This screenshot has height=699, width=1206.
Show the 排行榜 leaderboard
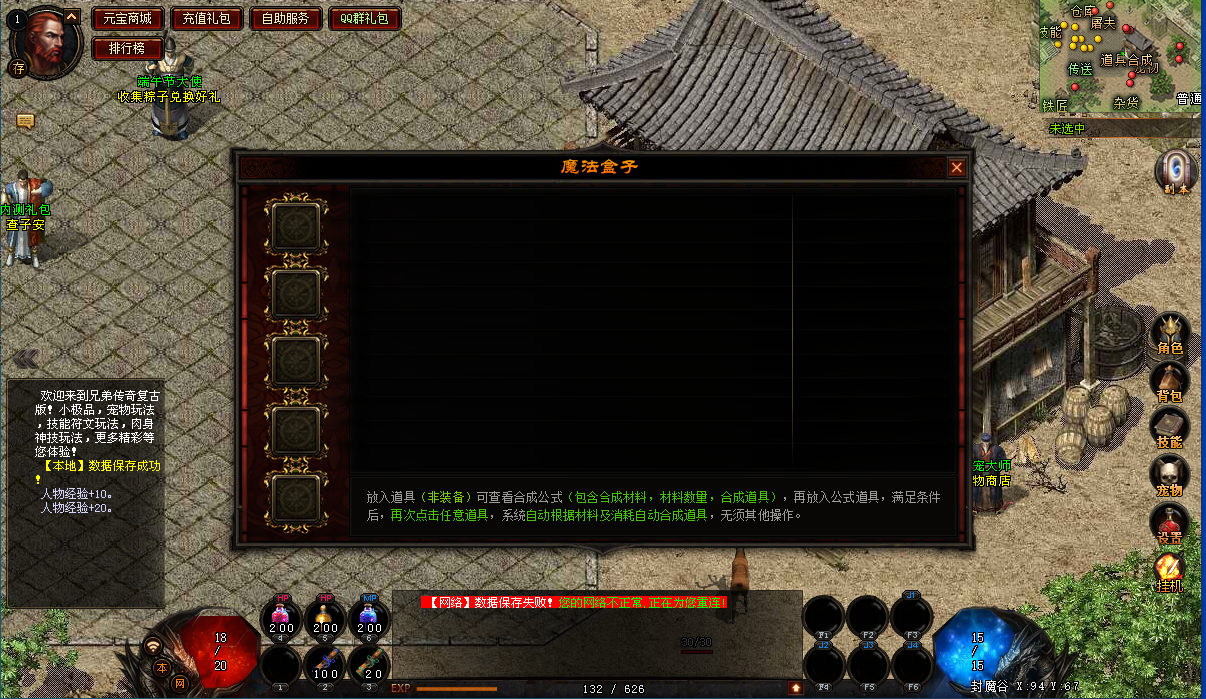pyautogui.click(x=128, y=48)
